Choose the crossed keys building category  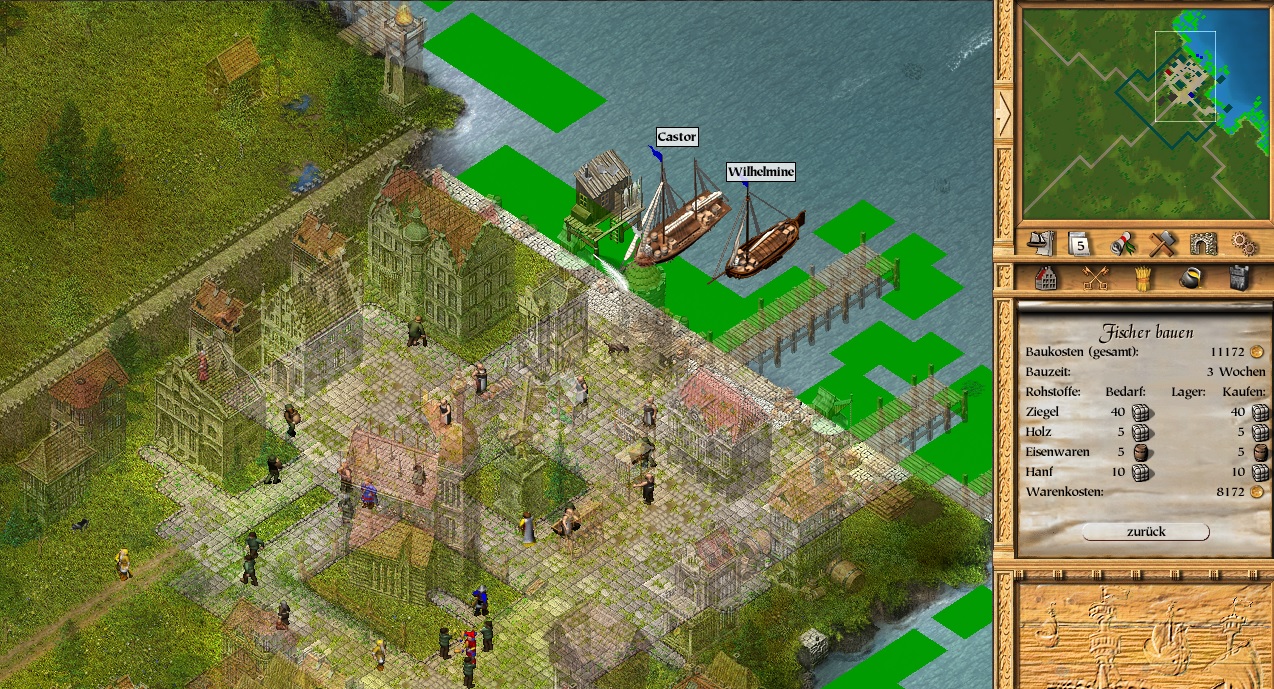click(1097, 278)
